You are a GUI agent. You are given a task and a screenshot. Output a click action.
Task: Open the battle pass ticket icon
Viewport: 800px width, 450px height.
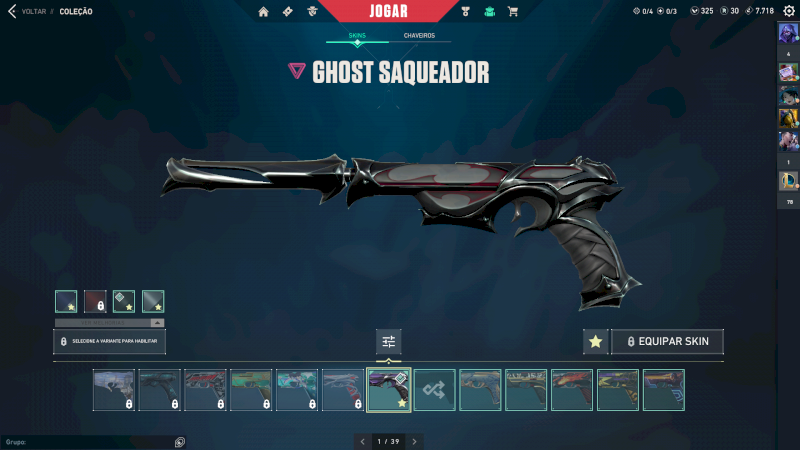(288, 12)
